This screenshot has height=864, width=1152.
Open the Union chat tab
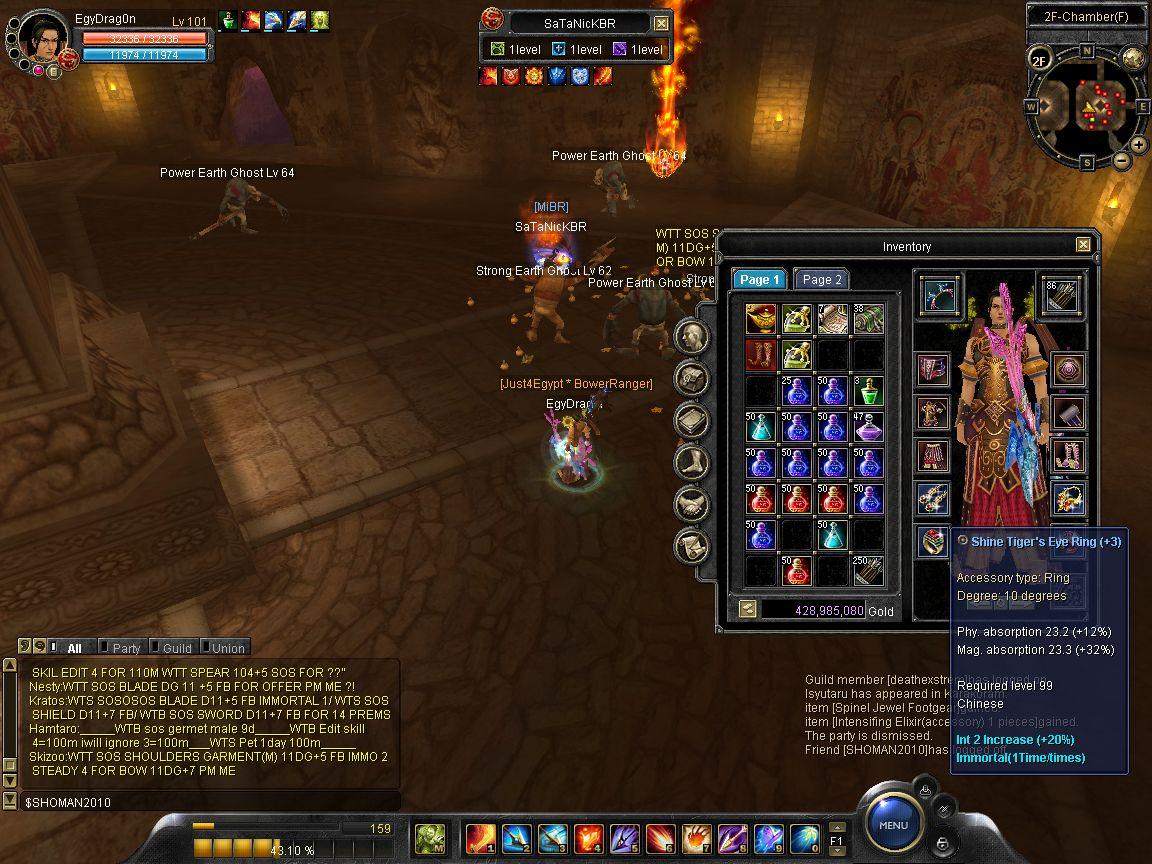(227, 648)
